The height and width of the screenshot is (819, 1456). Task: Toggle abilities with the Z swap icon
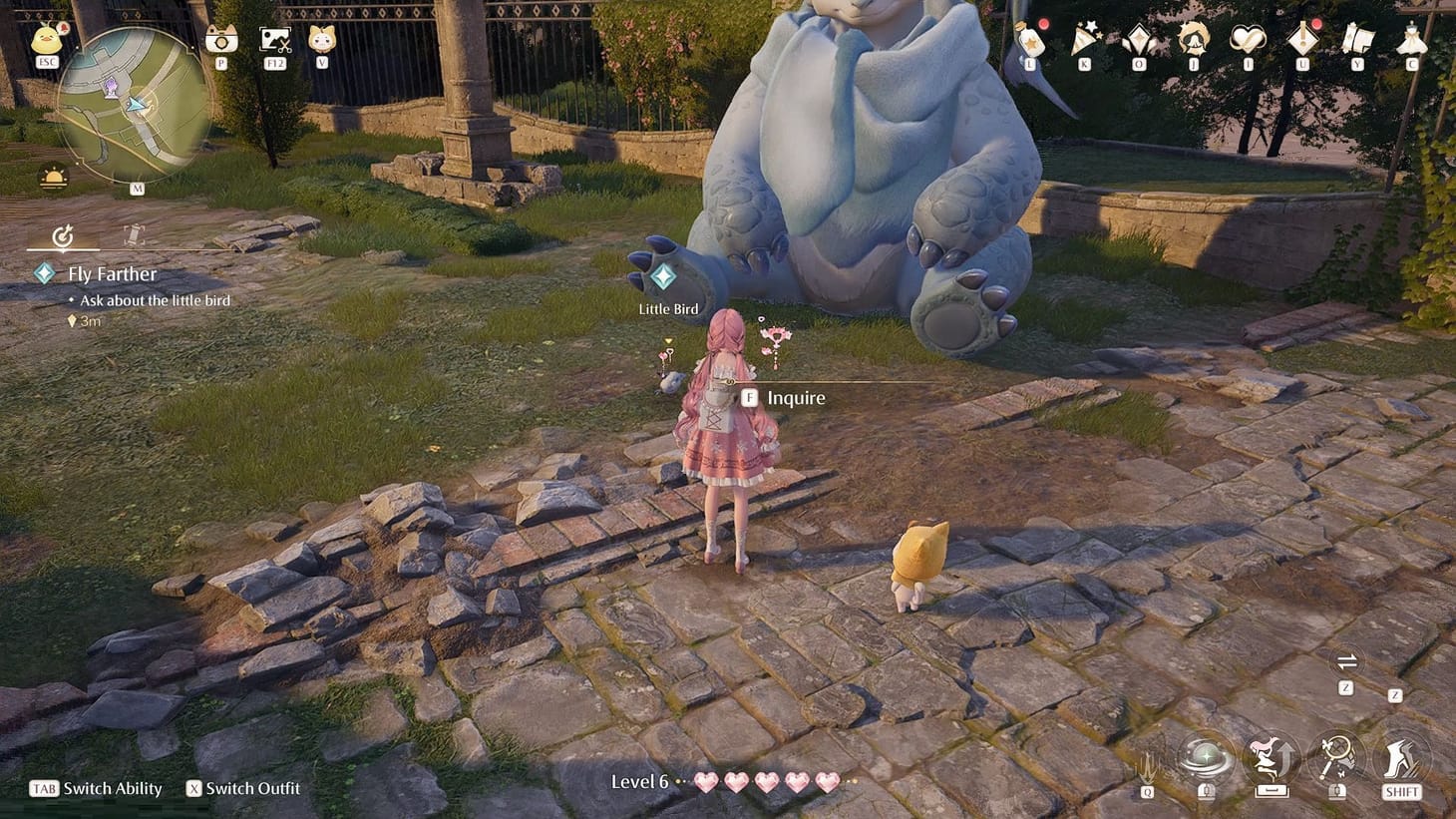tap(1347, 662)
